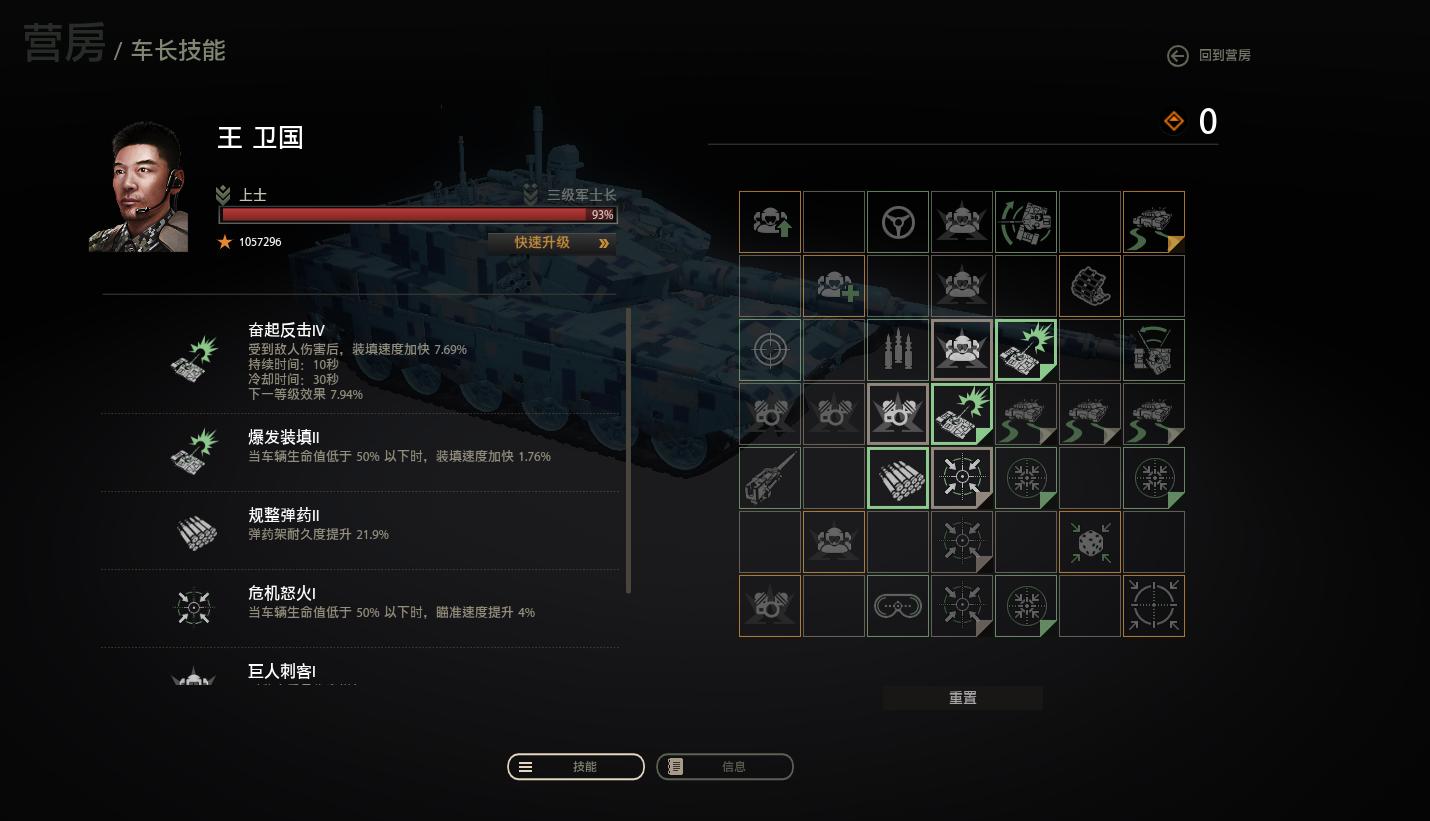The height and width of the screenshot is (821, 1430).
Task: Select the large crosshair skill at bottom right
Action: click(1153, 605)
